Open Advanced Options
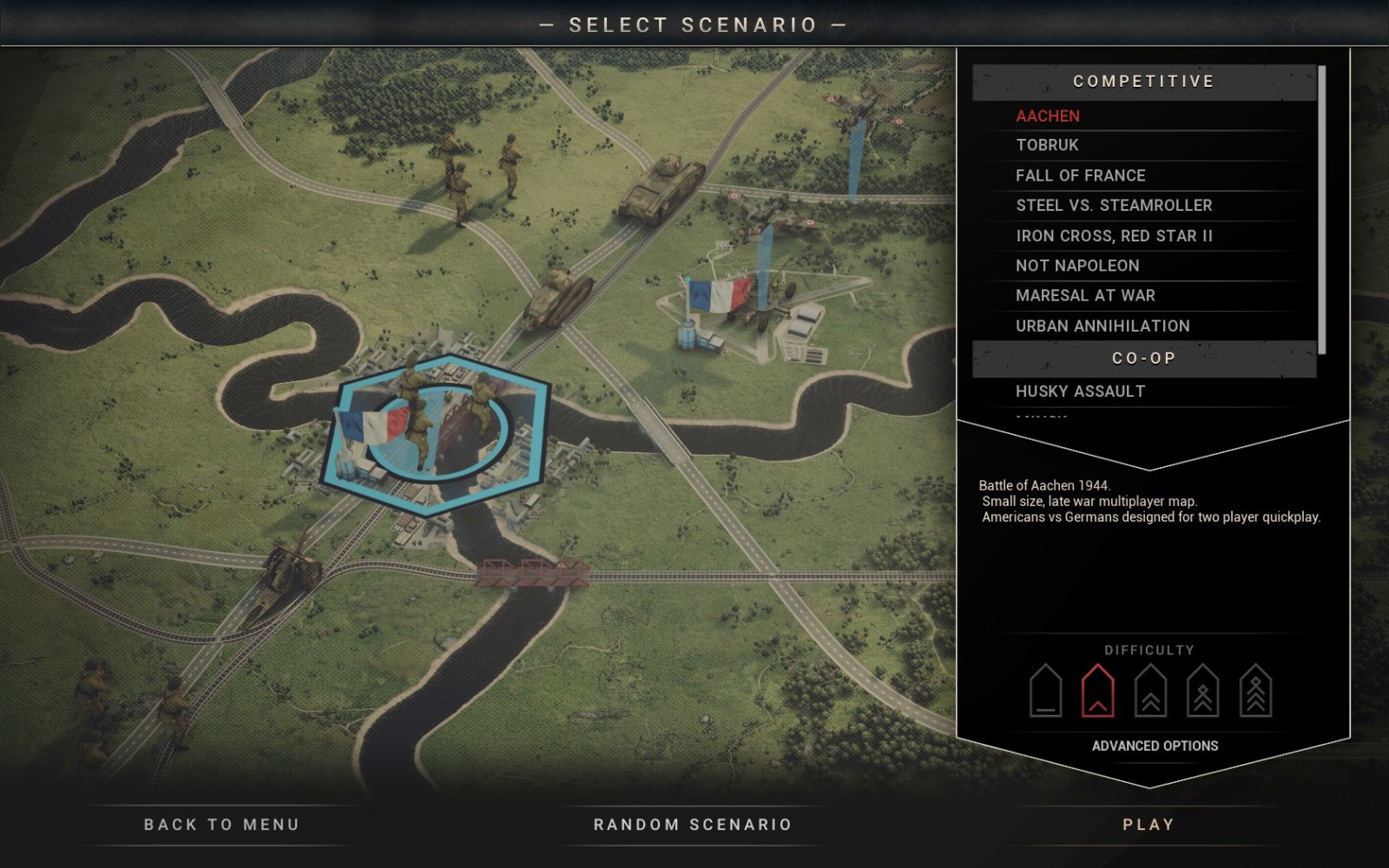Viewport: 1389px width, 868px height. tap(1155, 746)
